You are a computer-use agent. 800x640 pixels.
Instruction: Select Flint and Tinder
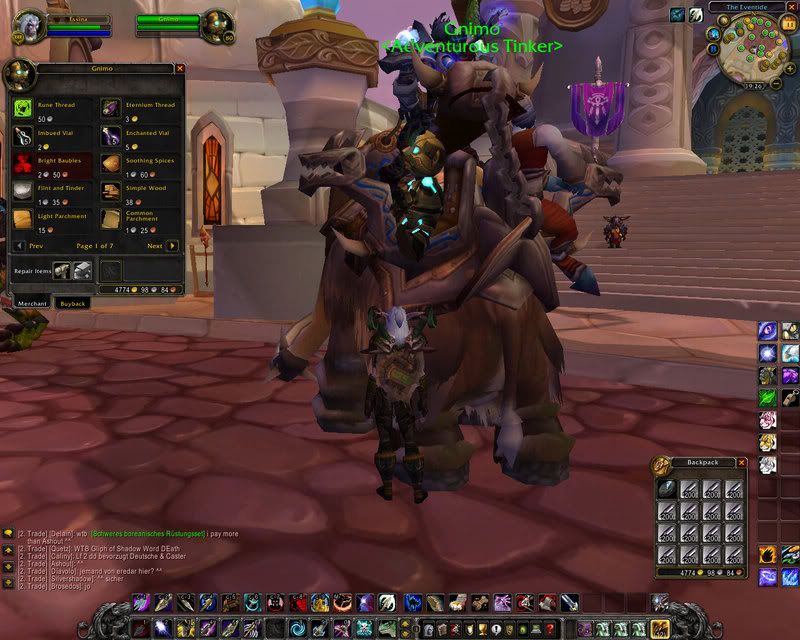pyautogui.click(x=23, y=191)
